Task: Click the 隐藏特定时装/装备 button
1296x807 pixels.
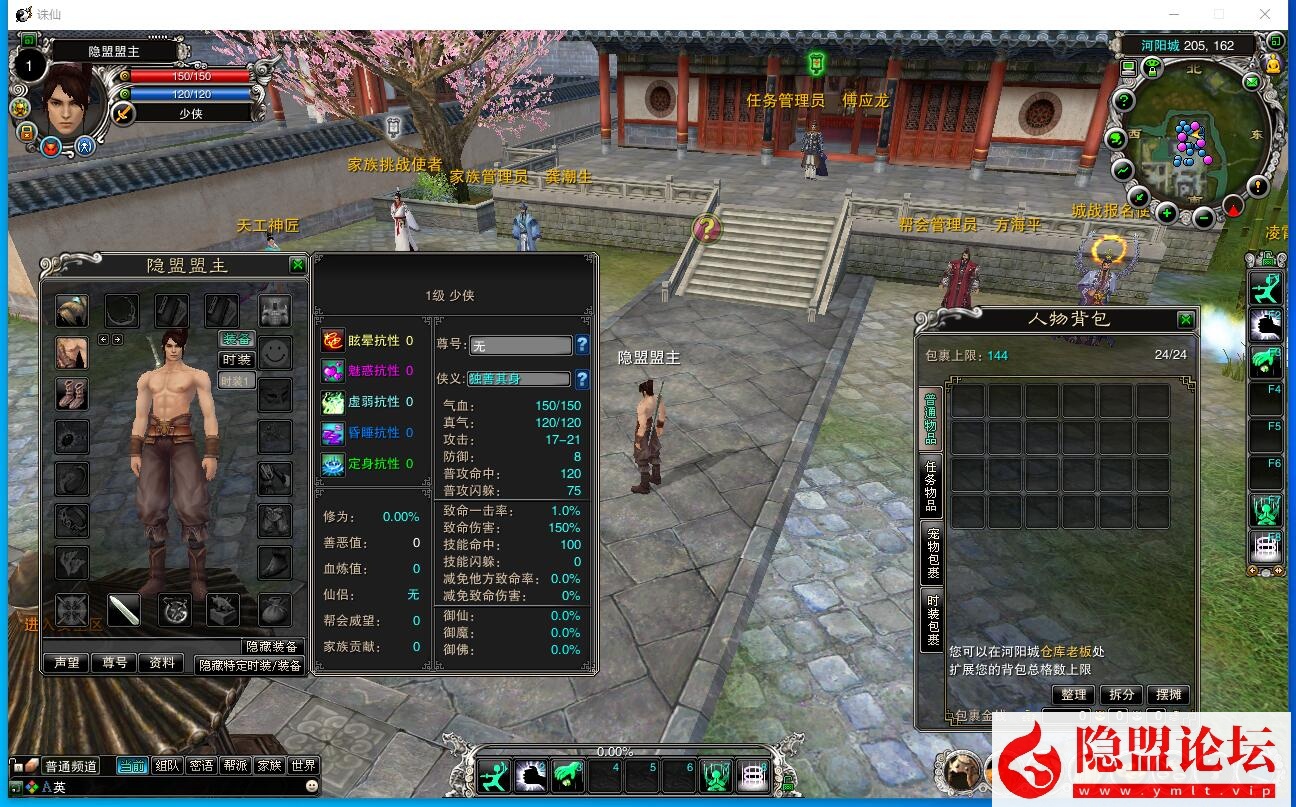Action: click(249, 665)
